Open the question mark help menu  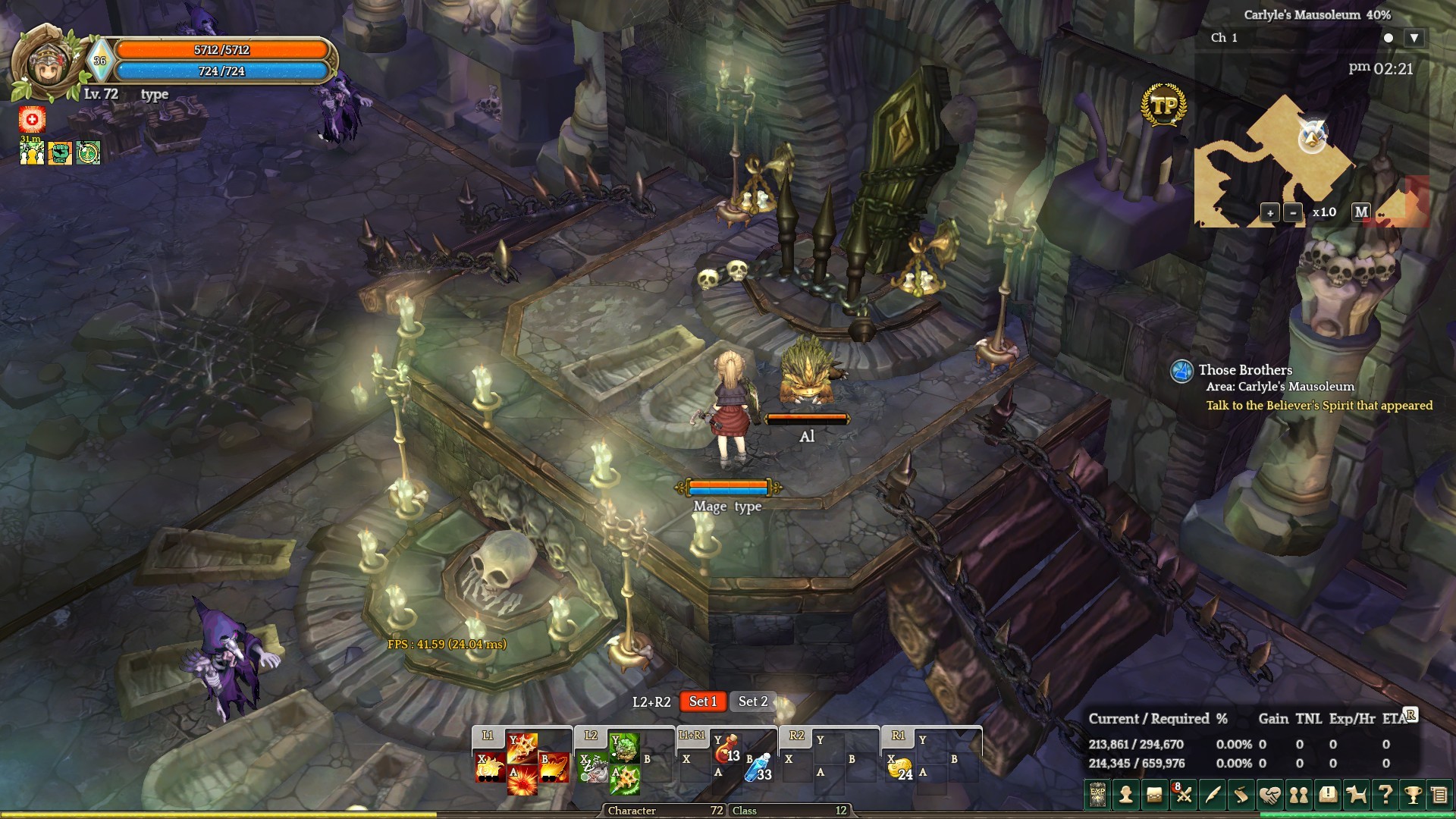pyautogui.click(x=1385, y=795)
